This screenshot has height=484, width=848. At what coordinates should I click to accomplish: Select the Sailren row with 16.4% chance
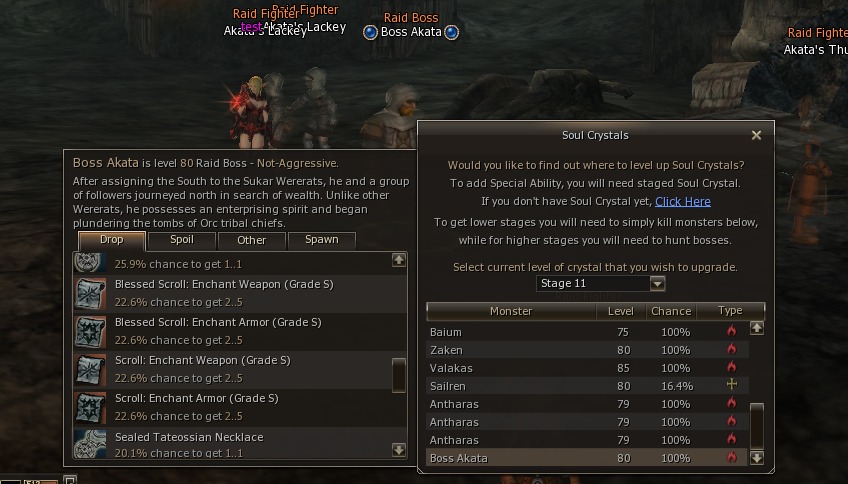coord(586,386)
